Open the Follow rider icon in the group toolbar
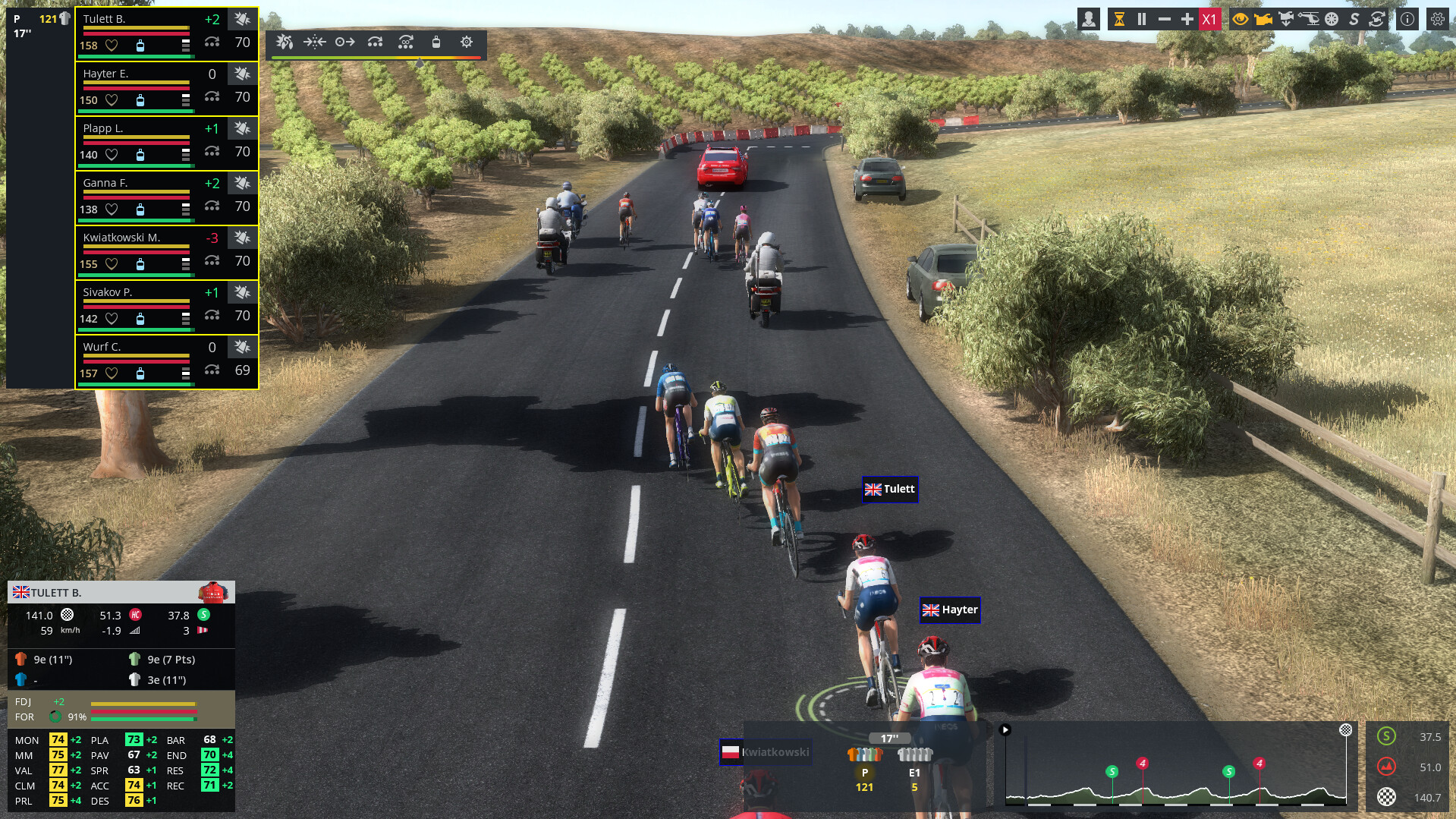This screenshot has height=819, width=1456. 345,43
